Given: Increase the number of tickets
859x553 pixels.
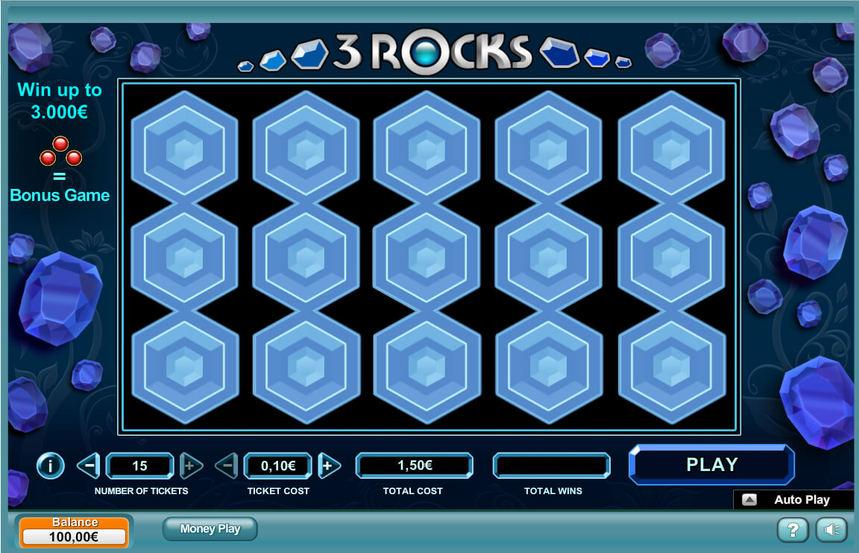Looking at the screenshot, I should [x=191, y=465].
